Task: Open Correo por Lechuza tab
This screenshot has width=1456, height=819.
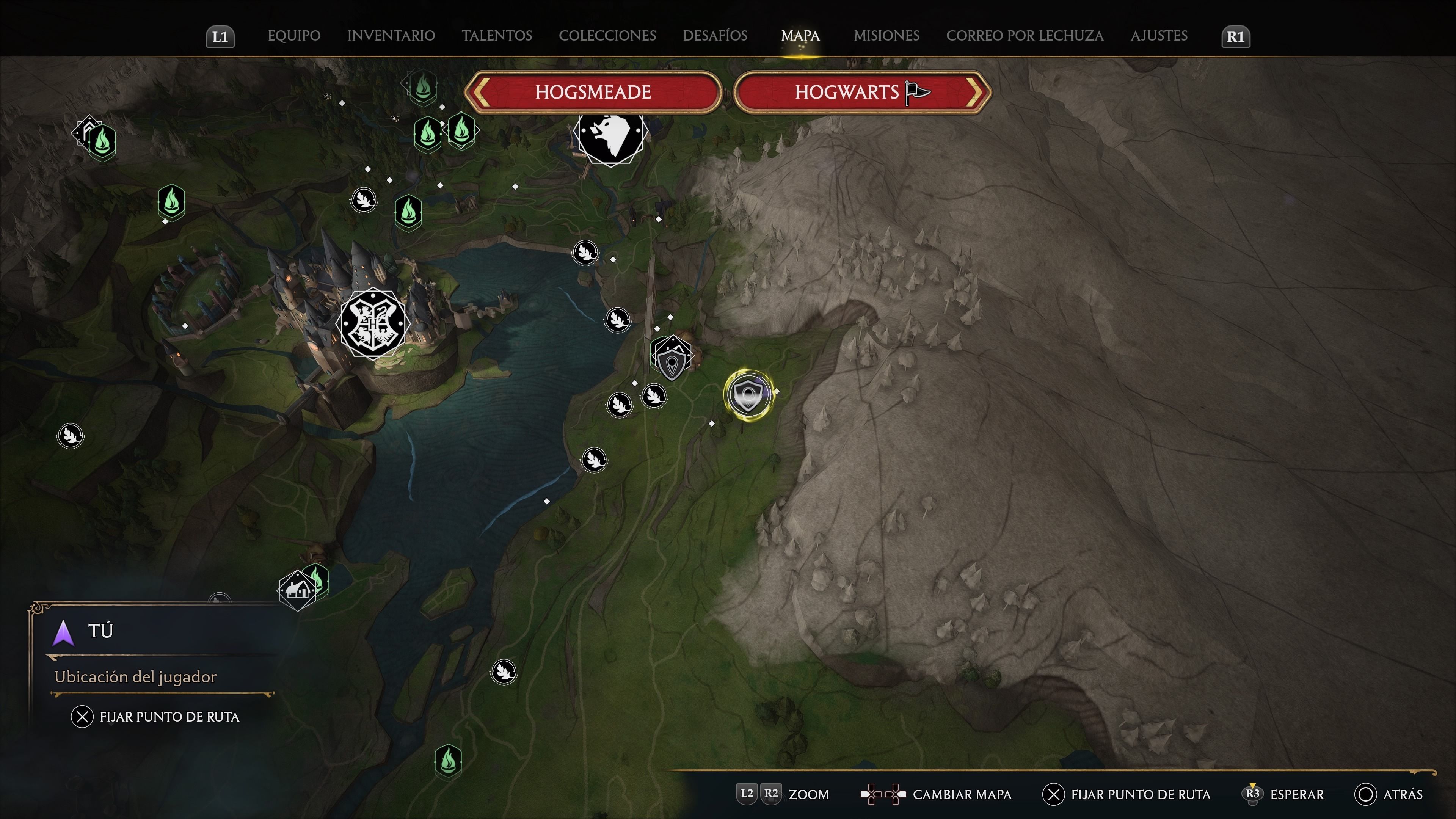Action: point(1024,36)
